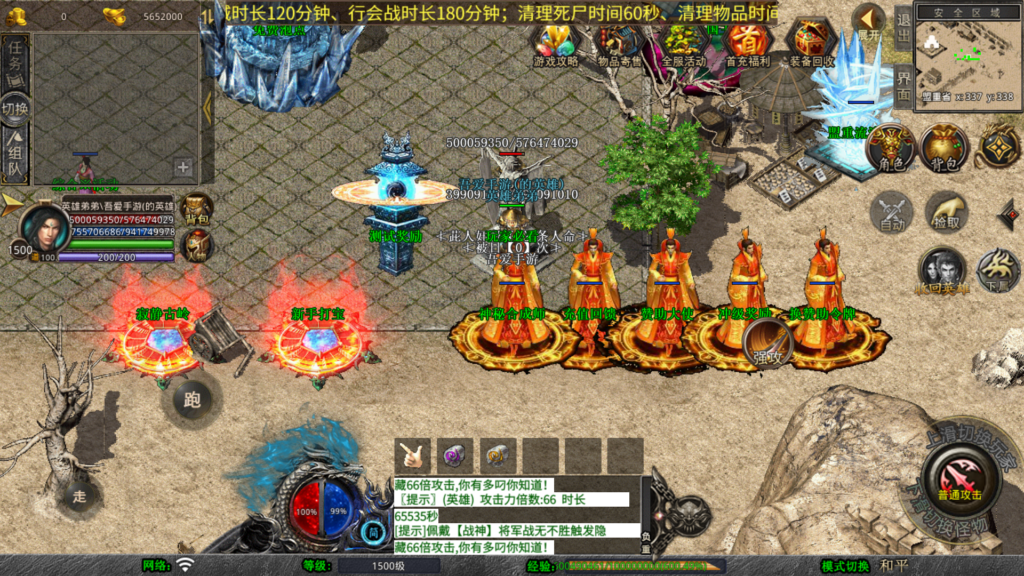
Task: Open the 装备回收 equipment recycling chest
Action: pos(812,42)
